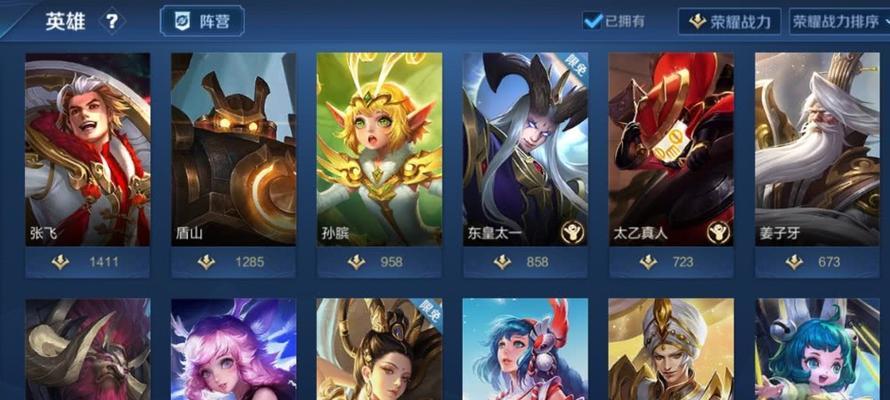This screenshot has width=890, height=400.
Task: Open the help question mark icon
Action: point(112,21)
